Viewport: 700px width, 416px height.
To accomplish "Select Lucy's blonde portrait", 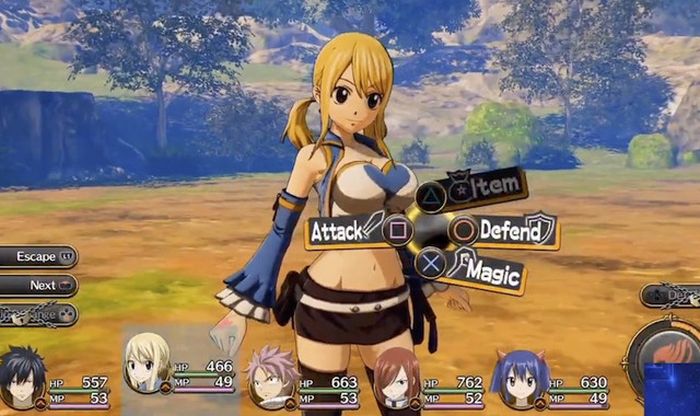I will tap(147, 365).
